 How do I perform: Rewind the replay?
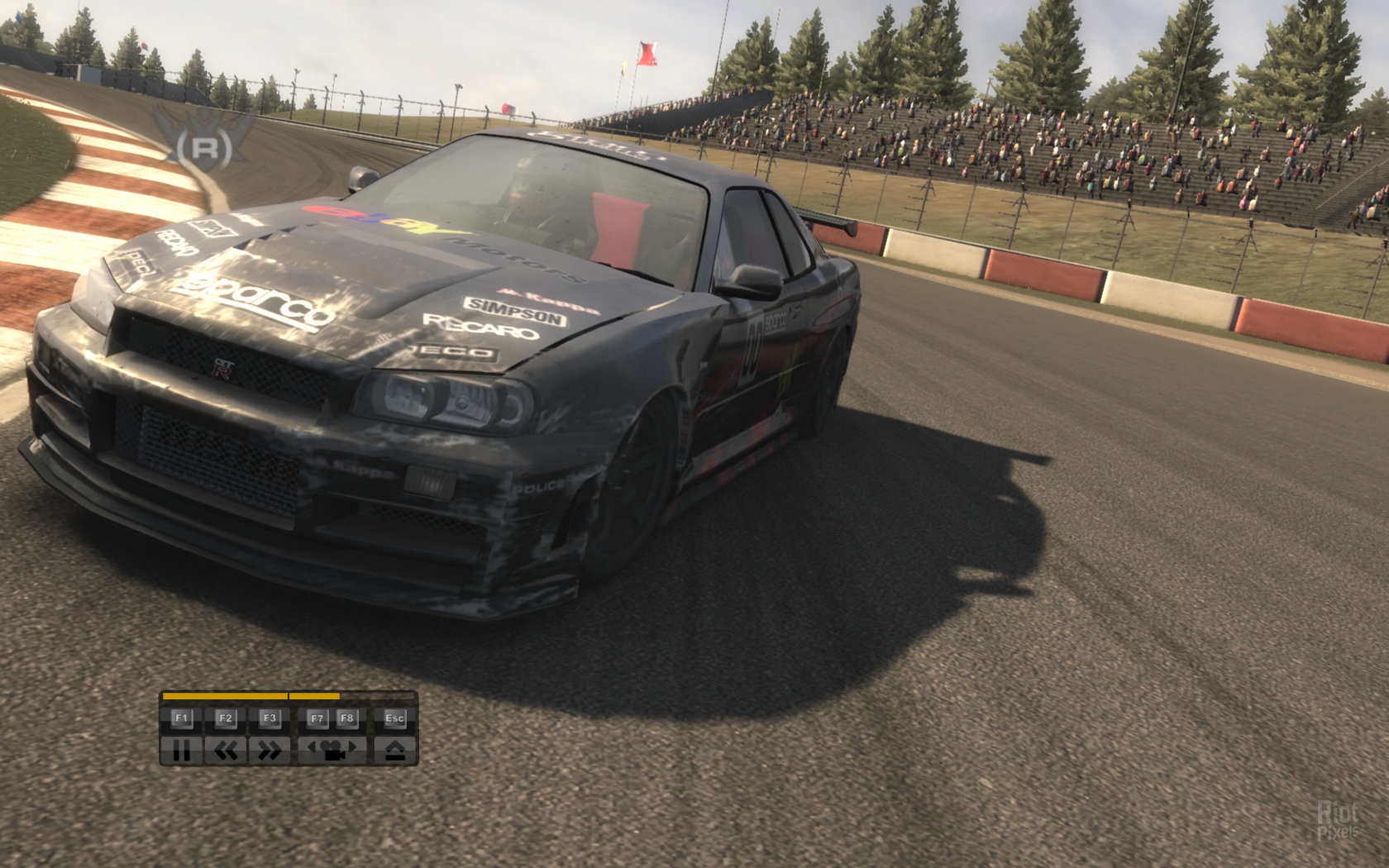[226, 750]
